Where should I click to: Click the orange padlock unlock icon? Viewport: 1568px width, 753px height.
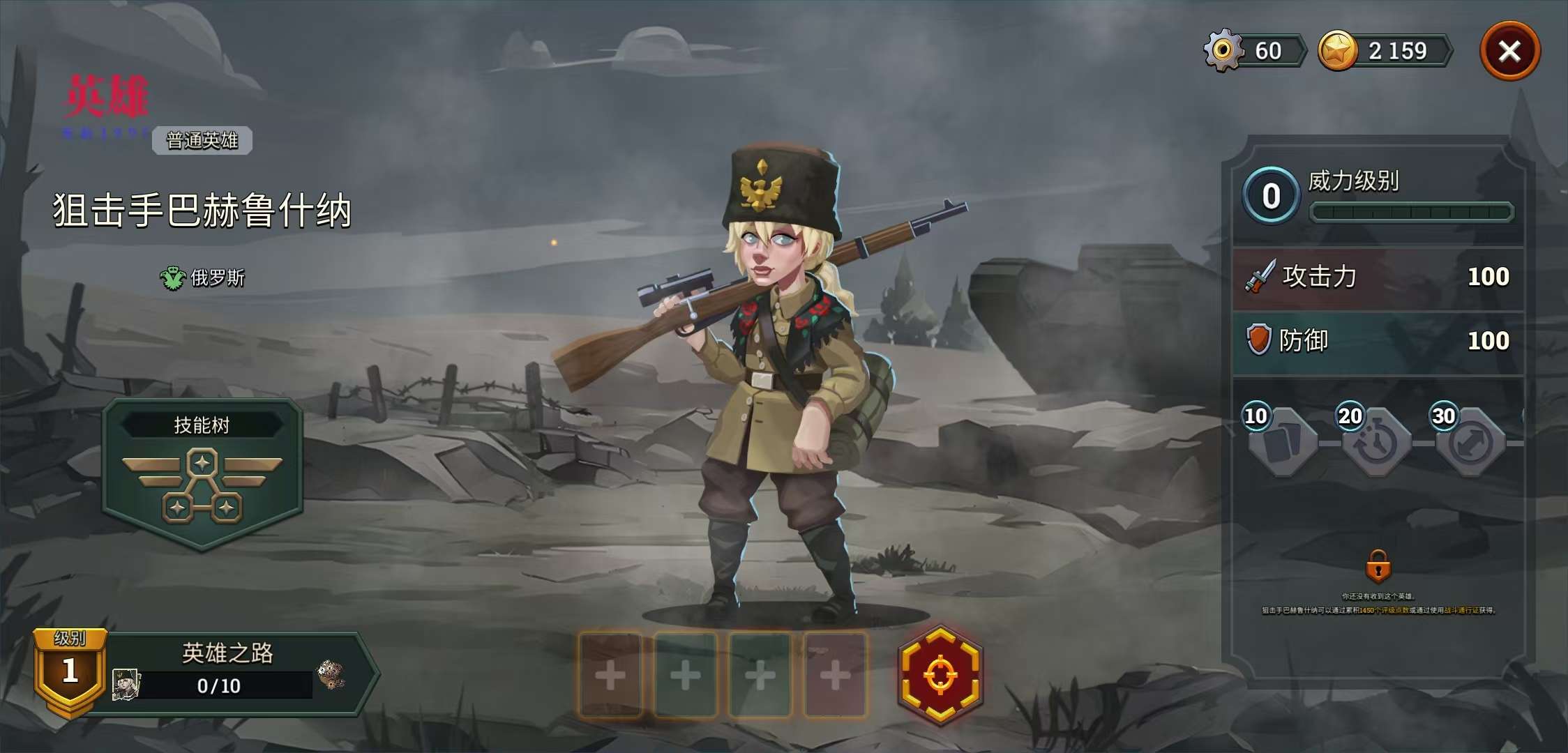point(1378,566)
